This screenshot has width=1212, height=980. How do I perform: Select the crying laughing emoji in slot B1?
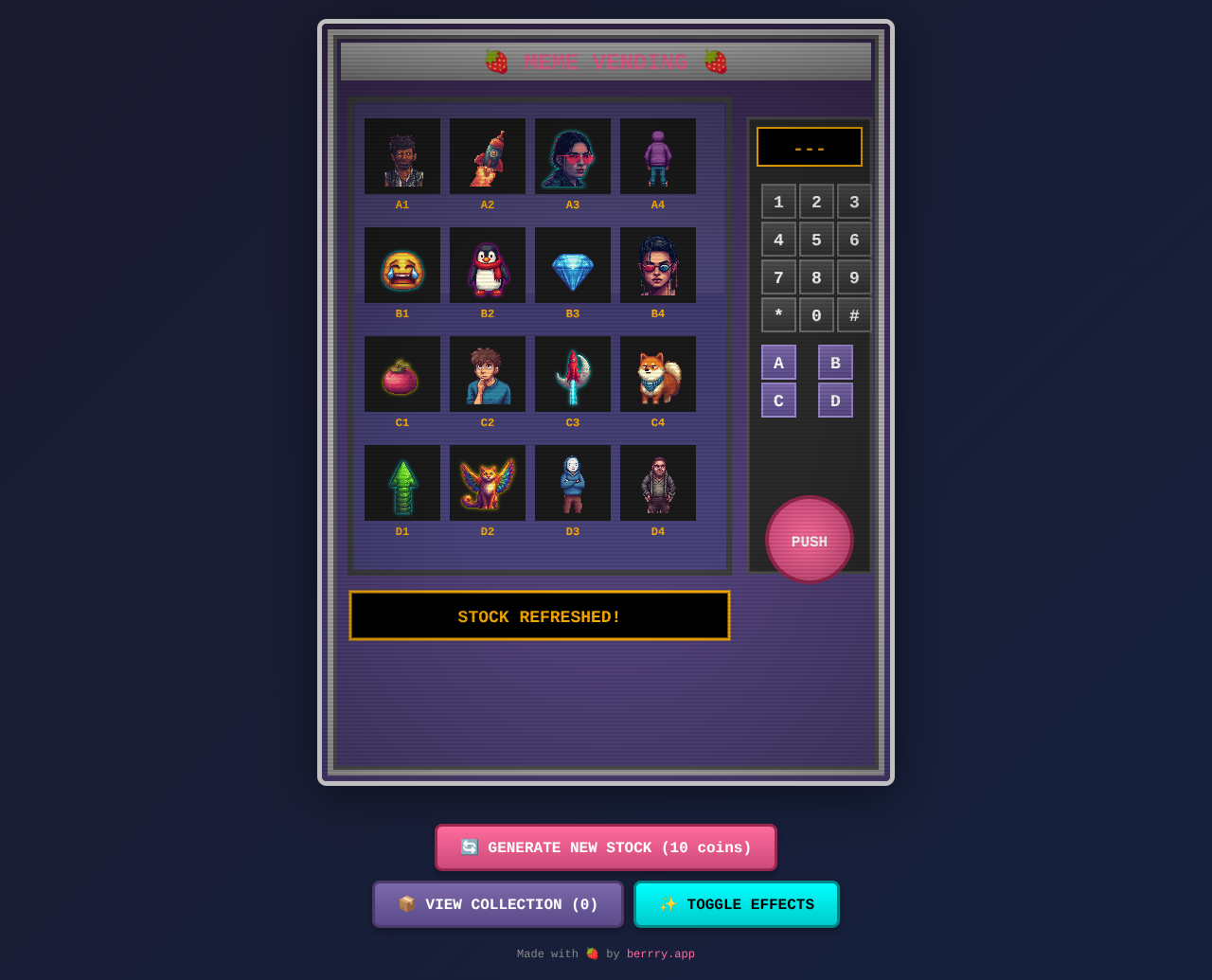click(401, 264)
